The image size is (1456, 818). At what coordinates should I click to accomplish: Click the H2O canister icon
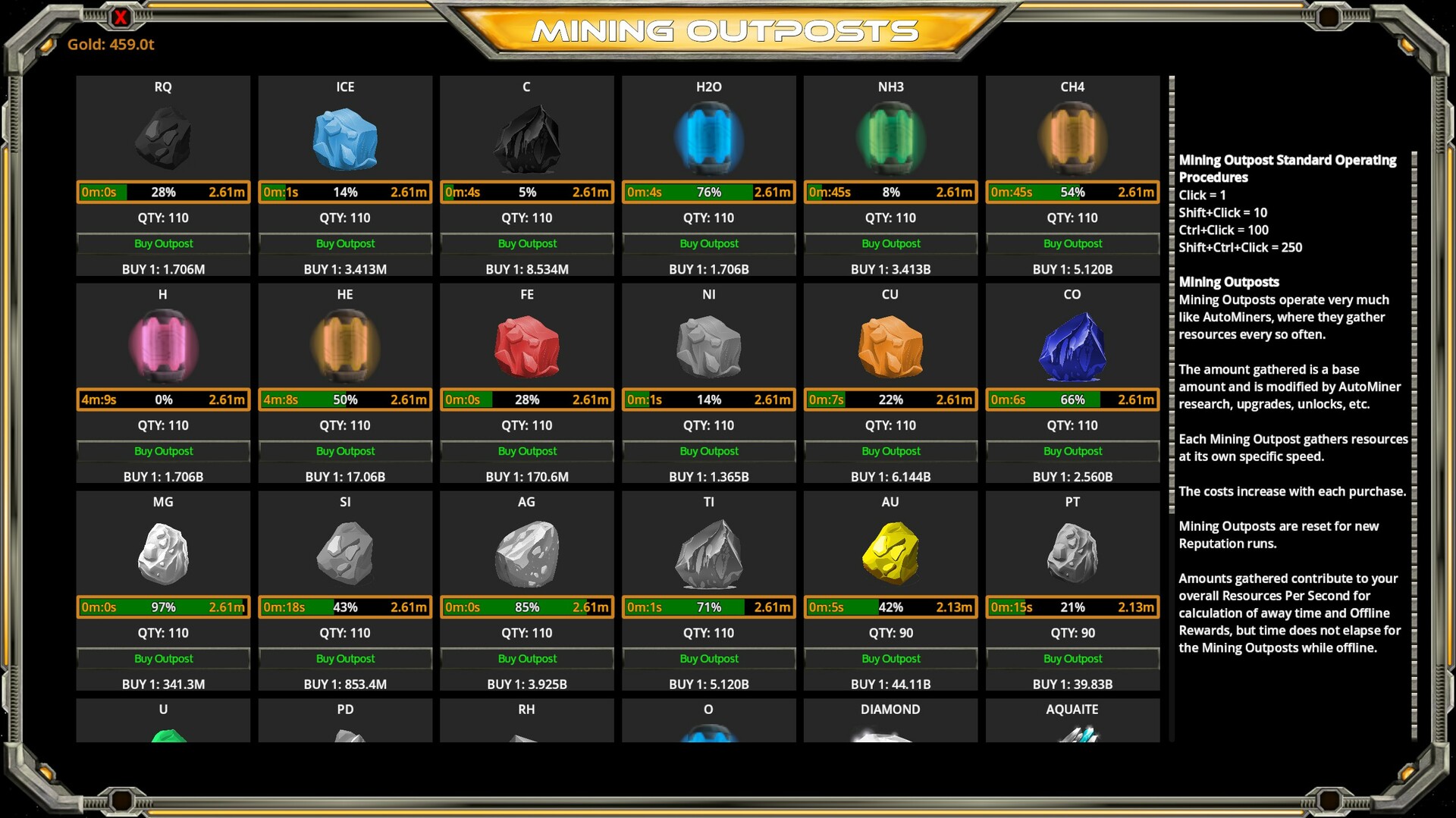[708, 139]
